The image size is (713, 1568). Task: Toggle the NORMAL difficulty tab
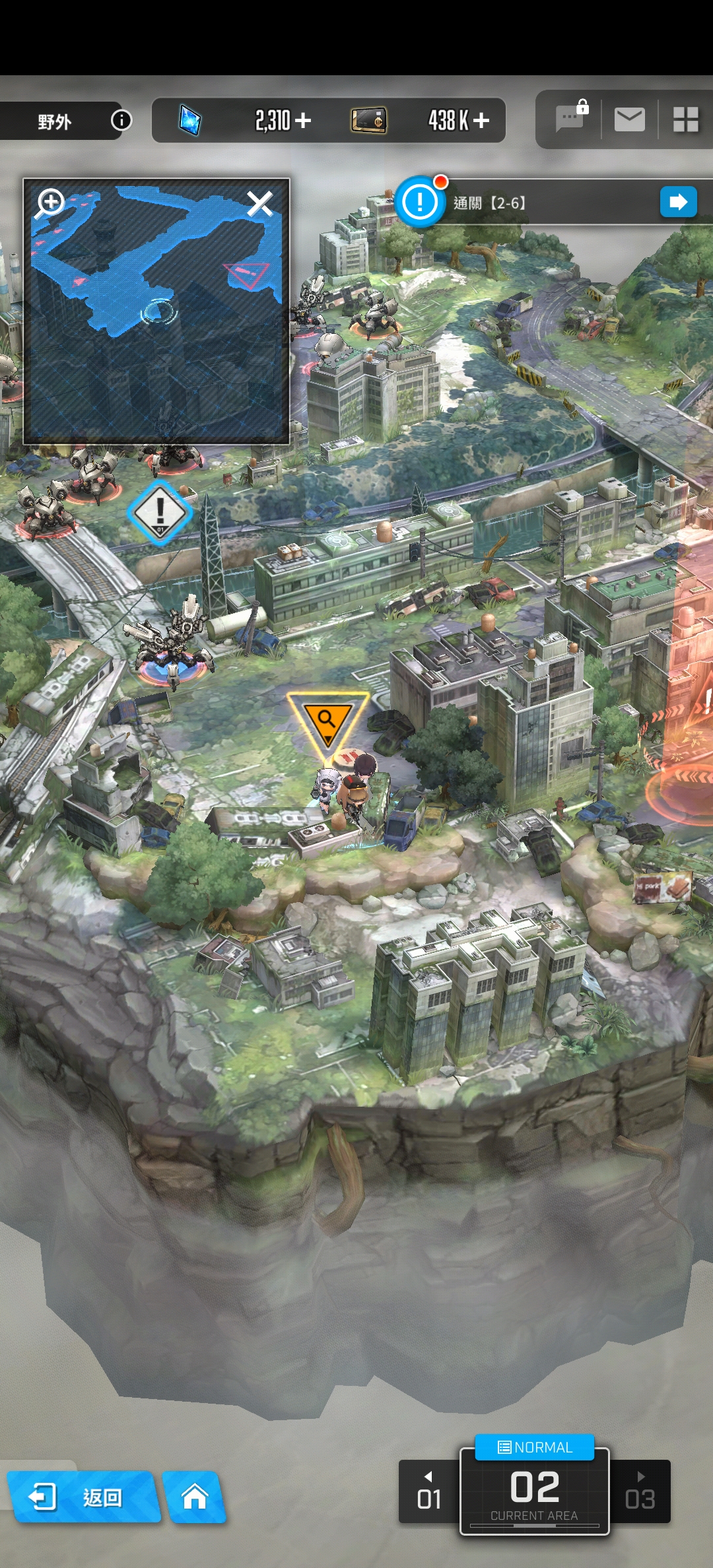(x=535, y=1447)
